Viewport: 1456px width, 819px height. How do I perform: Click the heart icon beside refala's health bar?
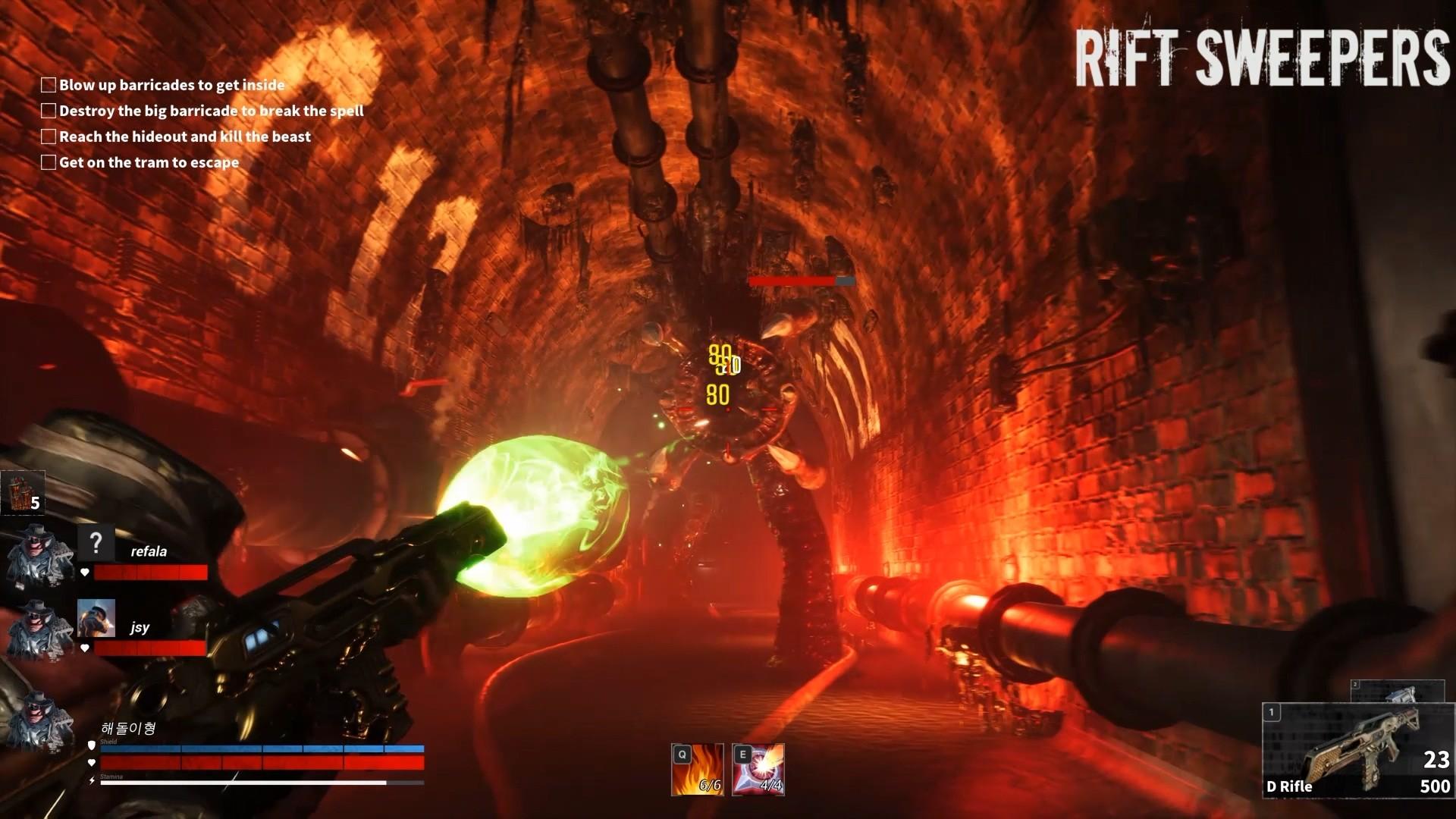point(86,573)
